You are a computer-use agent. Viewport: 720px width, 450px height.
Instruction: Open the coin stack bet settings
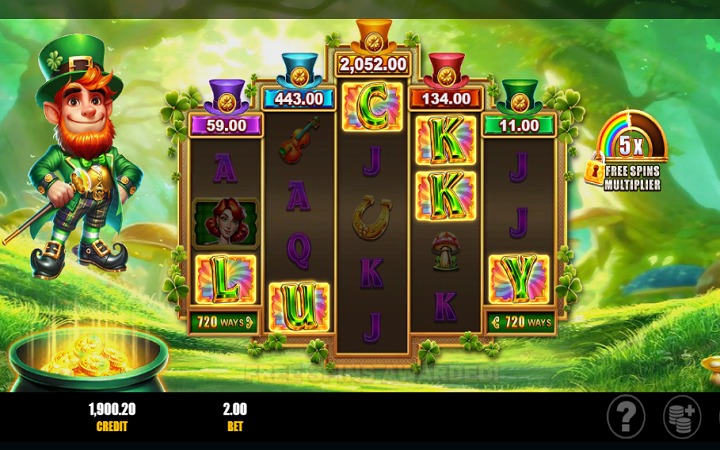click(x=683, y=416)
